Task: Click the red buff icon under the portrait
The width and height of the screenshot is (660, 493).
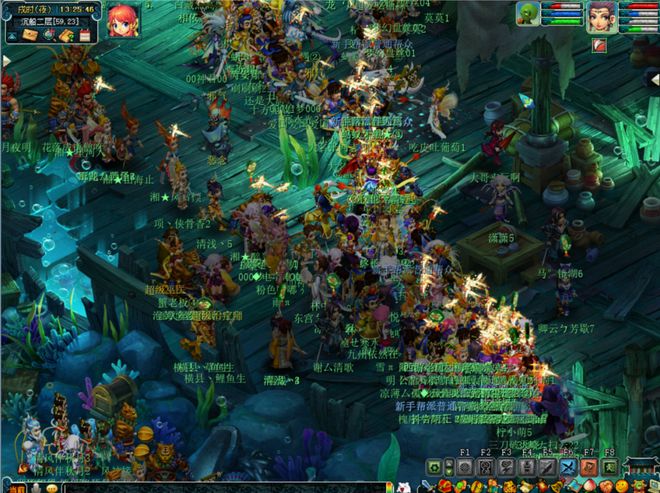Action: point(600,45)
